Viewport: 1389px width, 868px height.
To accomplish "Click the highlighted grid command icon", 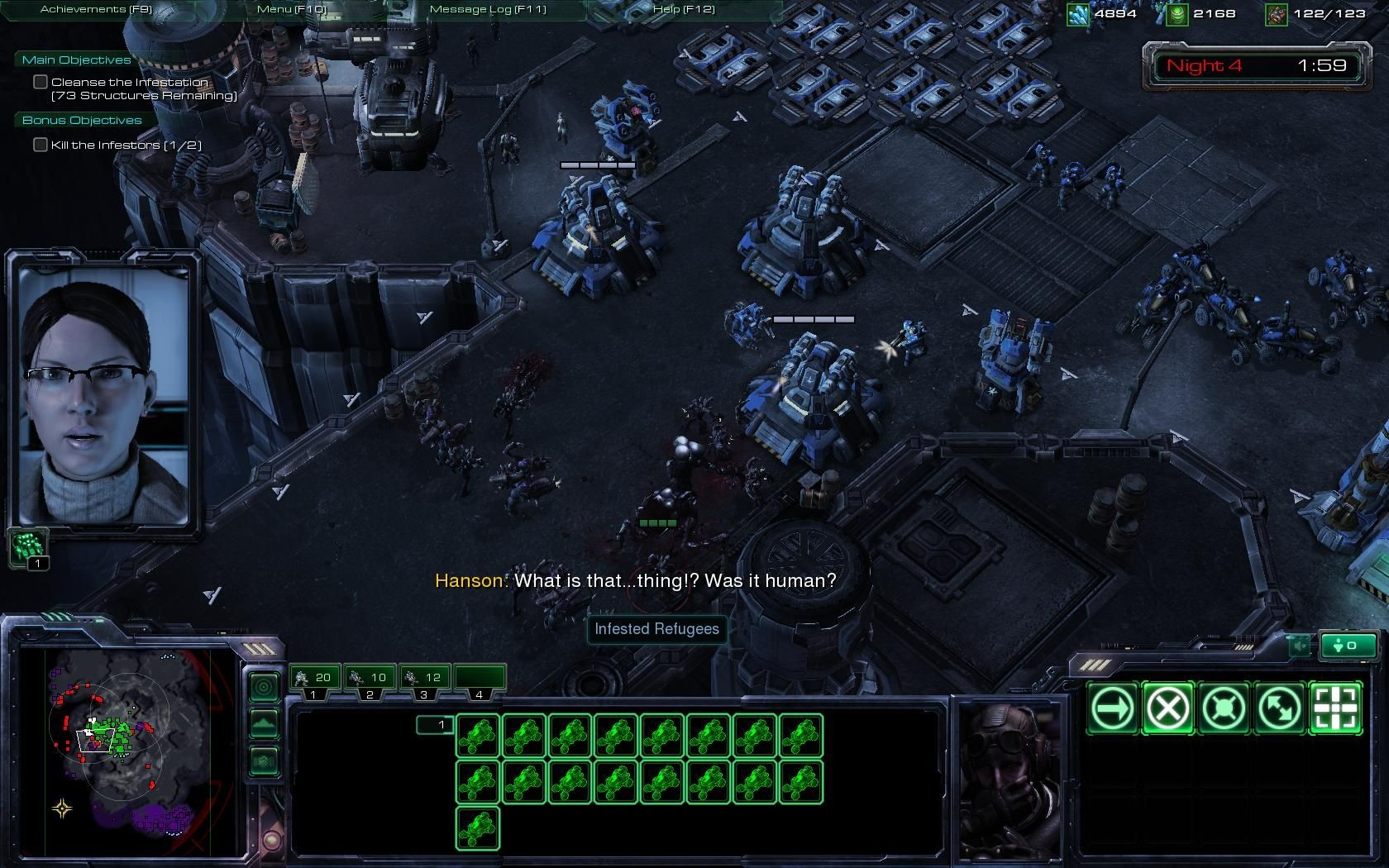I will (x=1334, y=708).
